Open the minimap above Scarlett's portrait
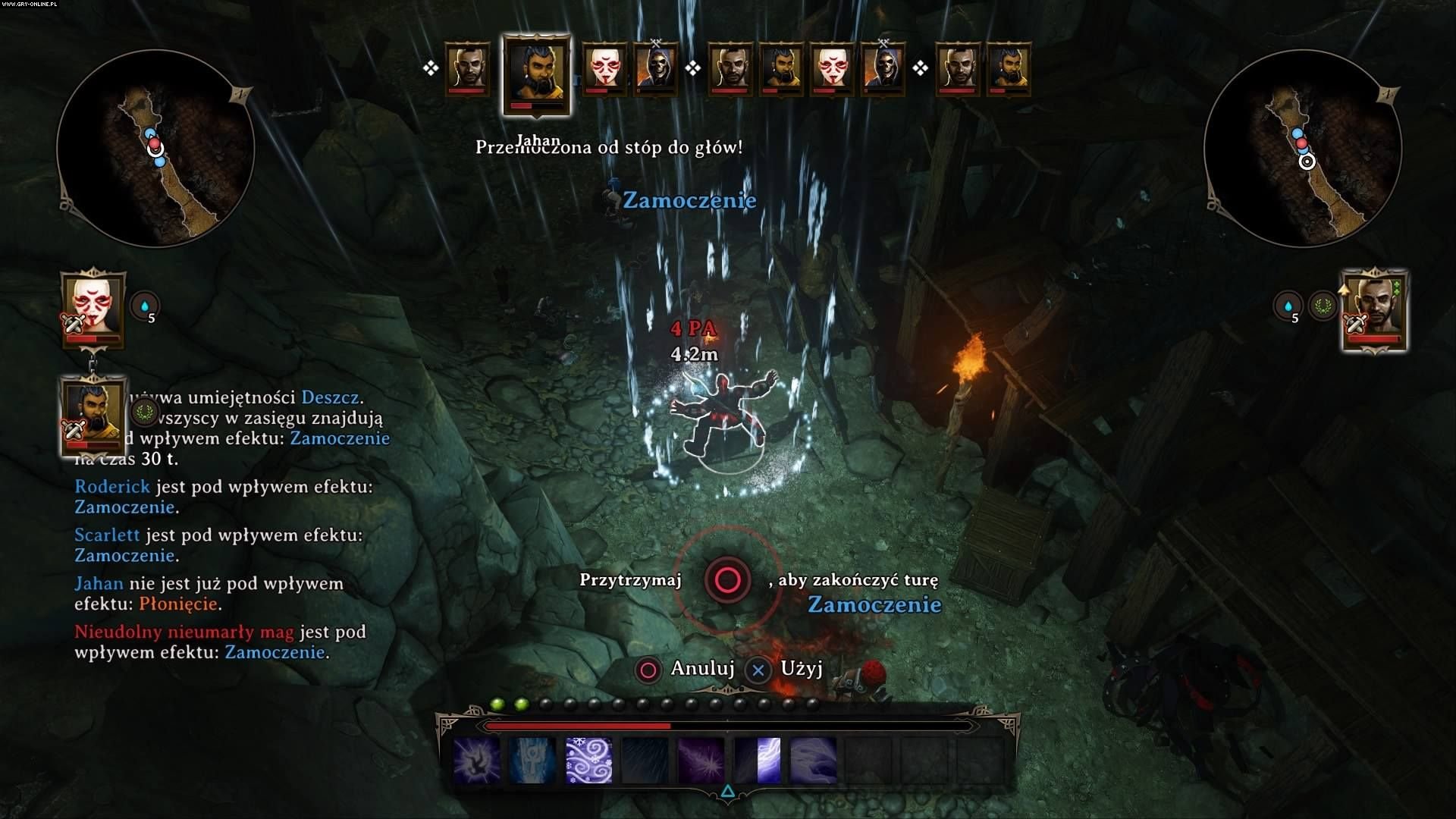The width and height of the screenshot is (1456, 819). (x=155, y=149)
